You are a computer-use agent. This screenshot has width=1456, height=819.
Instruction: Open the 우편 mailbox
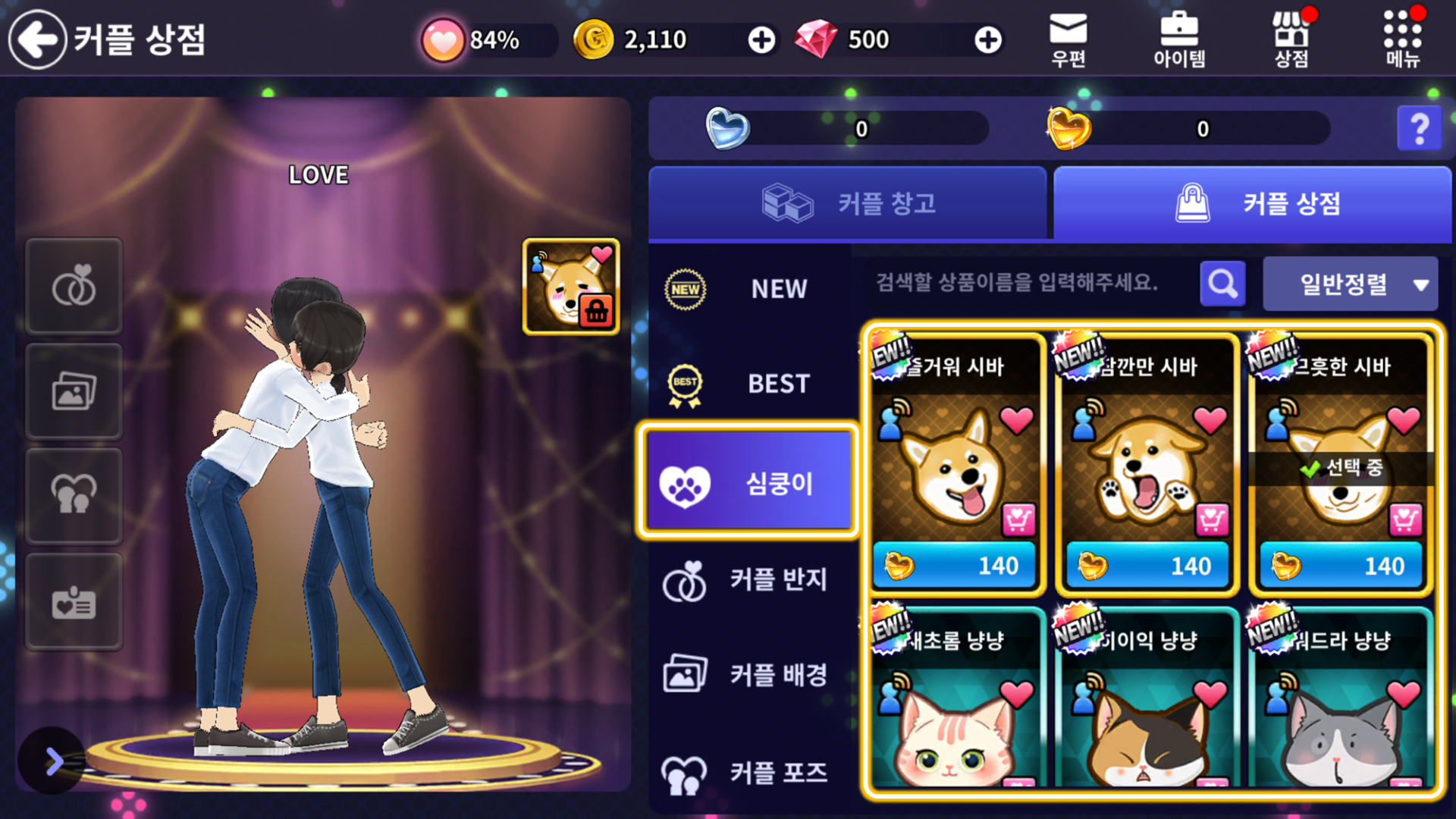tap(1068, 41)
